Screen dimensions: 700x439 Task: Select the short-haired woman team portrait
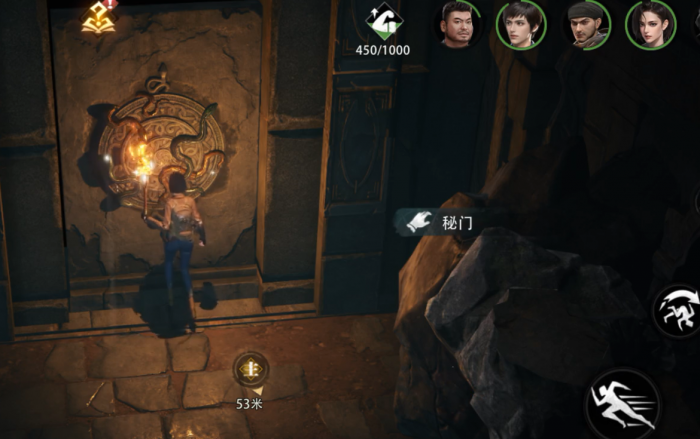click(x=521, y=24)
